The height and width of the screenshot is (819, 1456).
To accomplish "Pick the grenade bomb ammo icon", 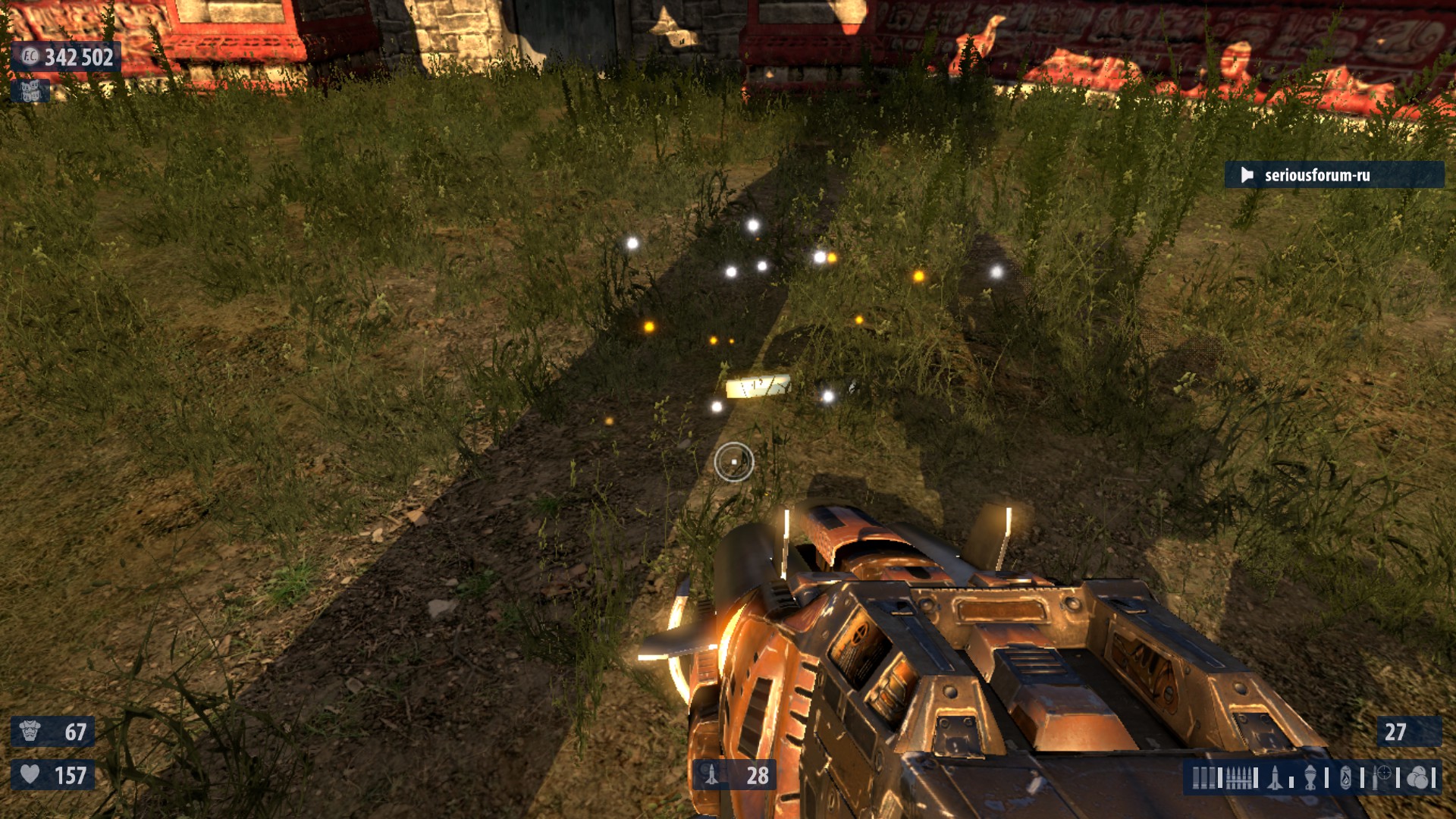I will tap(1310, 778).
